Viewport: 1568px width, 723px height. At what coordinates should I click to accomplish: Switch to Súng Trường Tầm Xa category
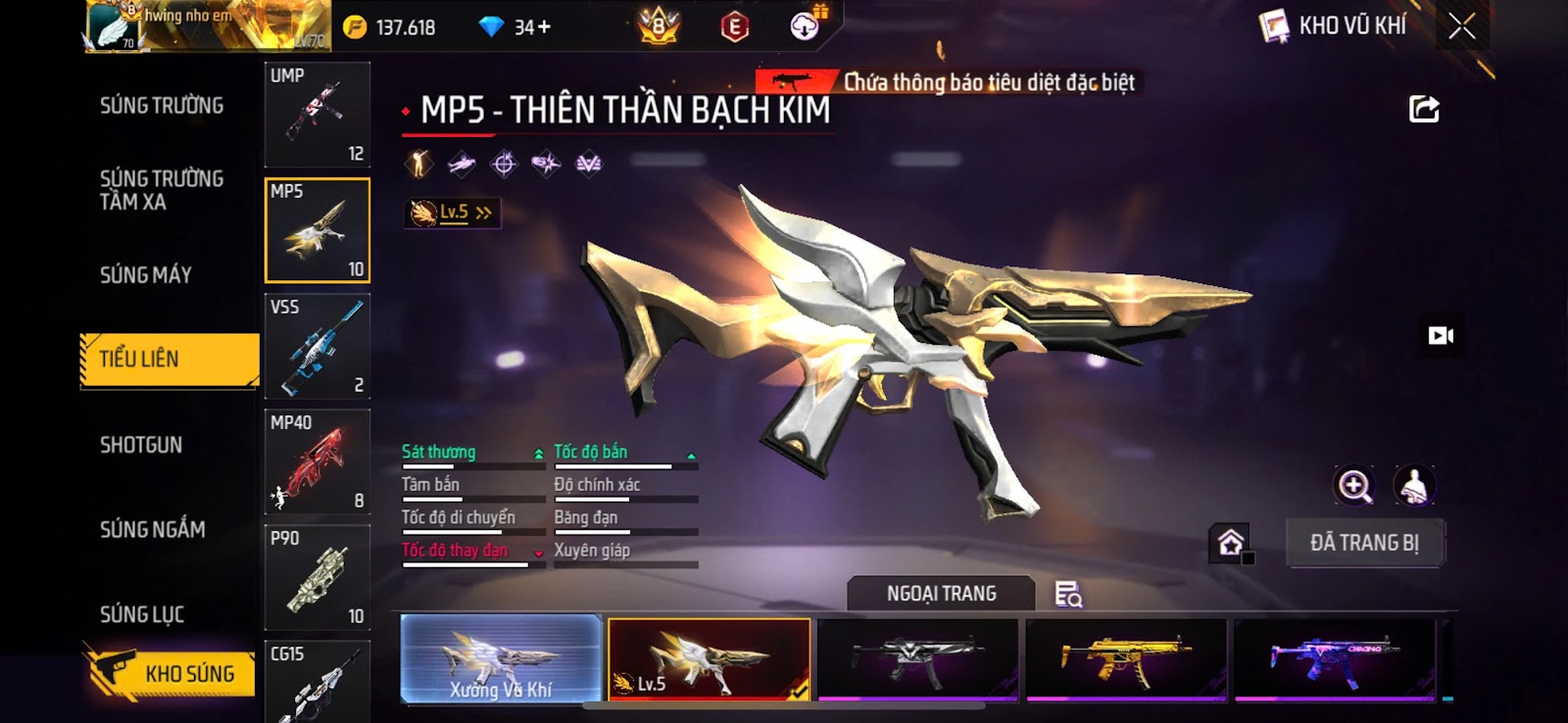162,190
